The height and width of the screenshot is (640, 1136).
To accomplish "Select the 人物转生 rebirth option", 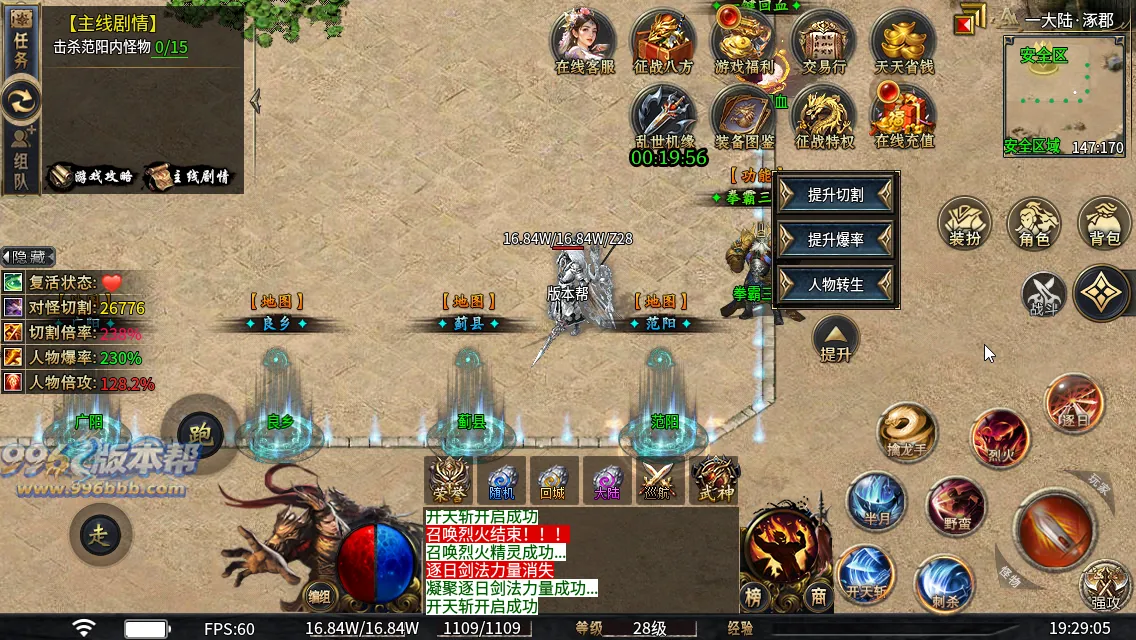I will [x=836, y=285].
